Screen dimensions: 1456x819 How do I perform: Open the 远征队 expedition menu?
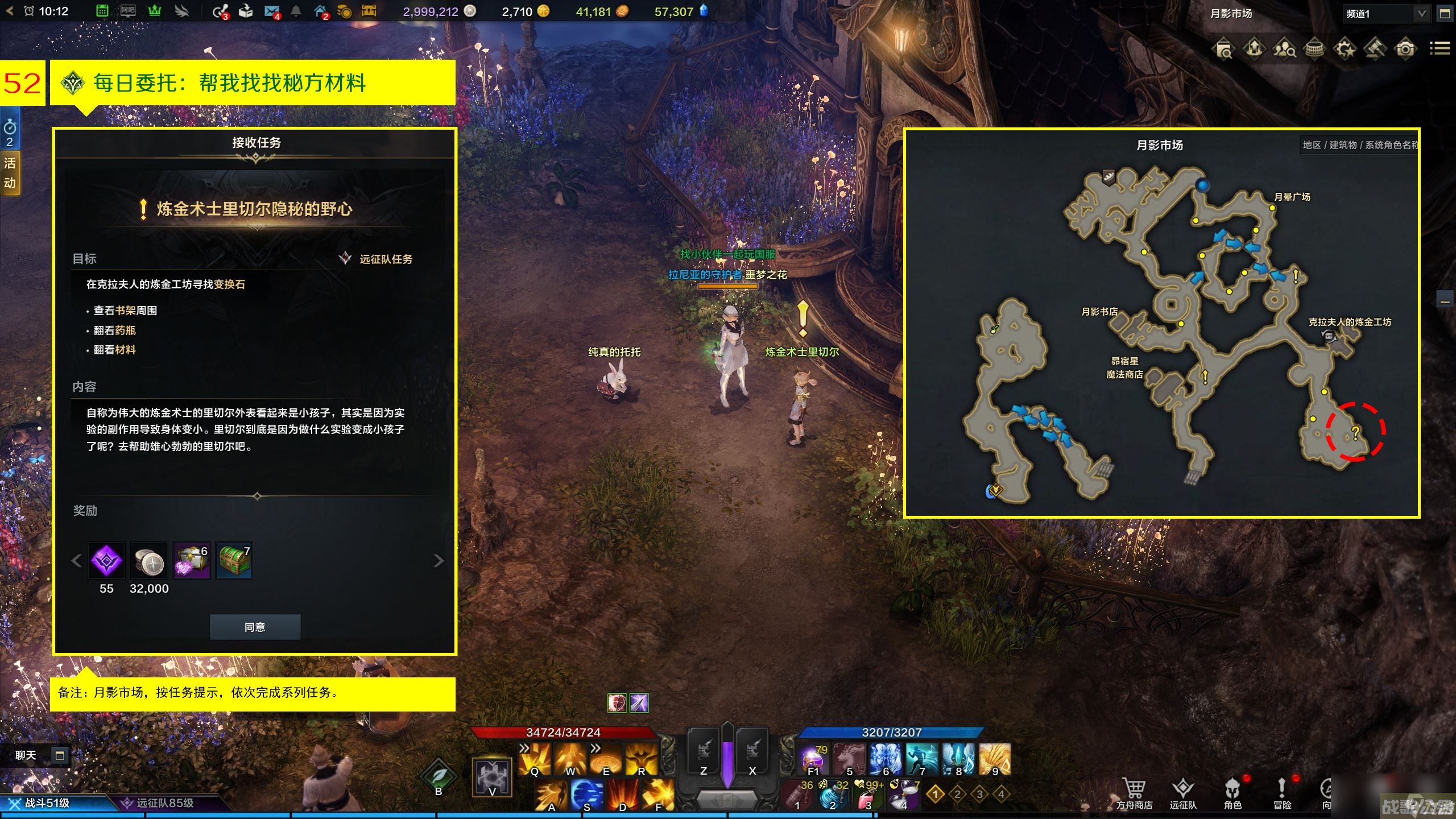[1183, 793]
